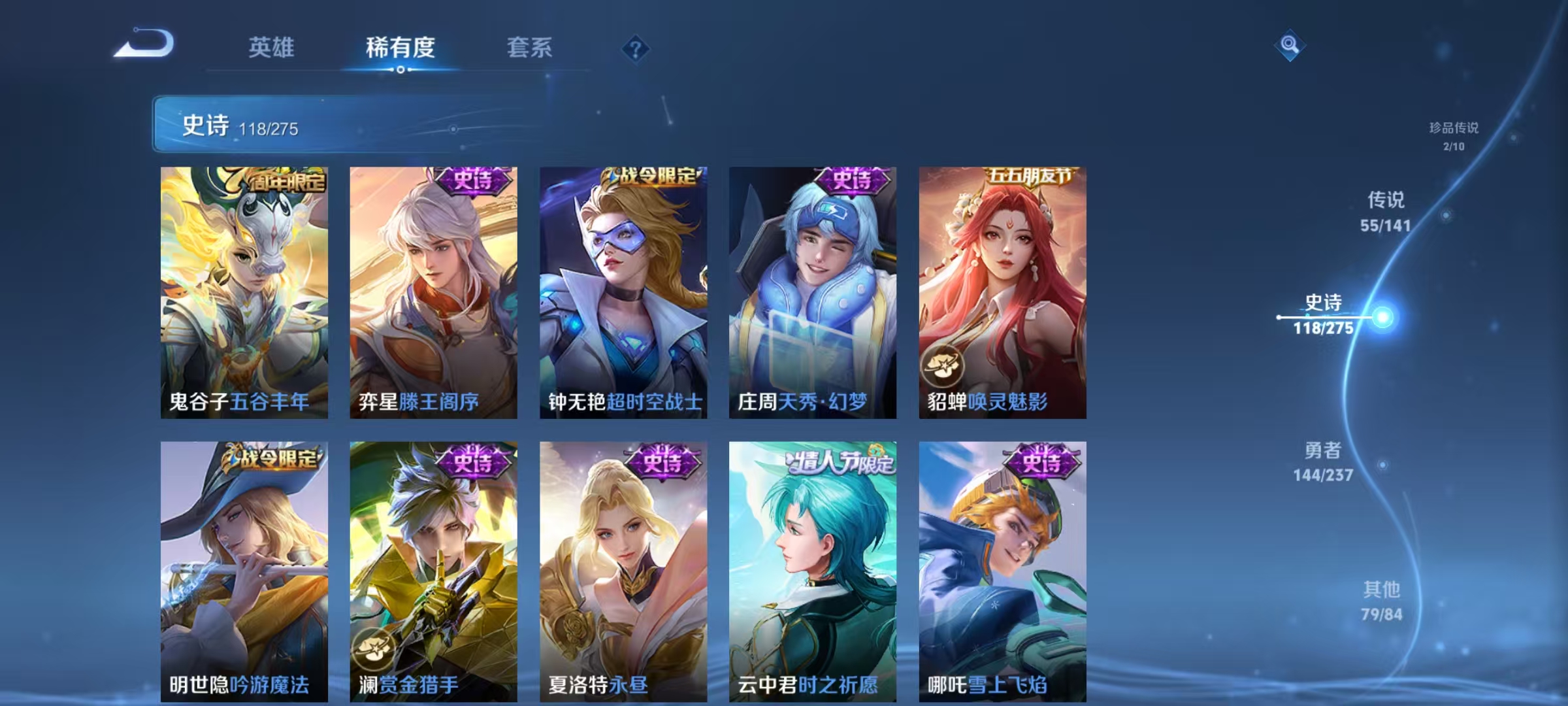
Task: Open the 庄周天秀·幻梦 skin thumbnail
Action: (812, 294)
